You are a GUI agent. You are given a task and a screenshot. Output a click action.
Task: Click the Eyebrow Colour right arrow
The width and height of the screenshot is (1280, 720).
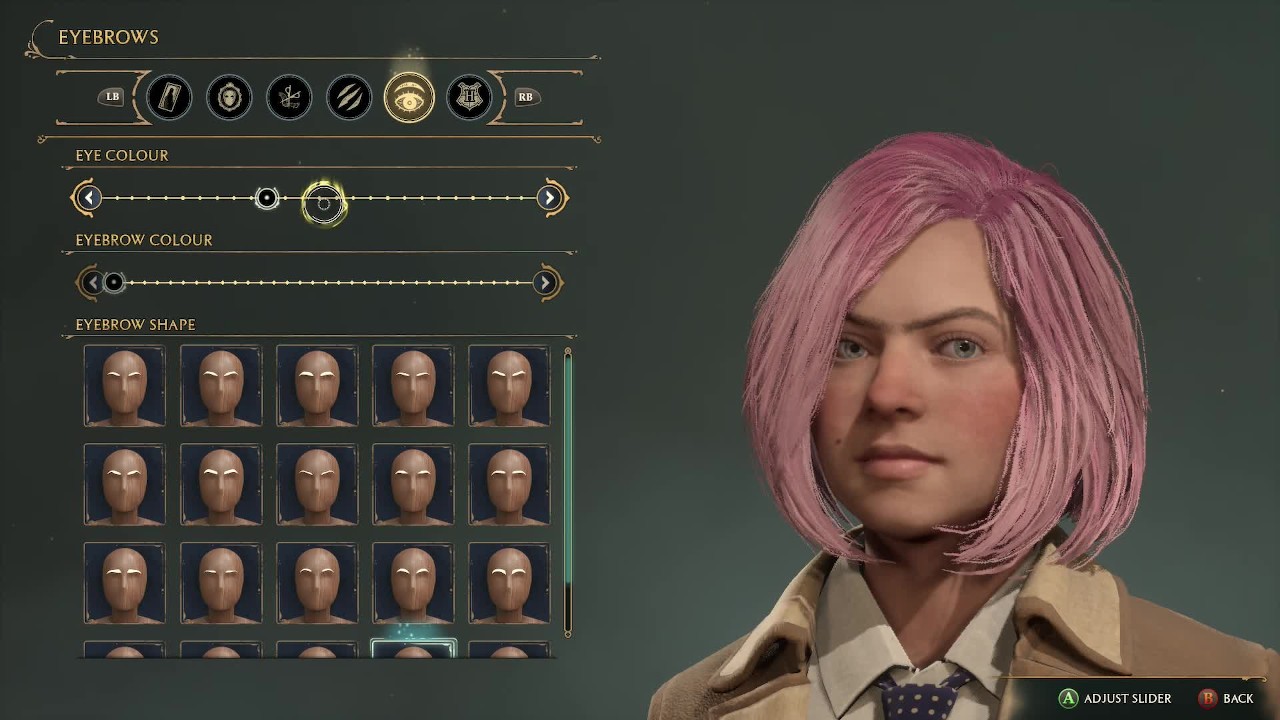(545, 283)
